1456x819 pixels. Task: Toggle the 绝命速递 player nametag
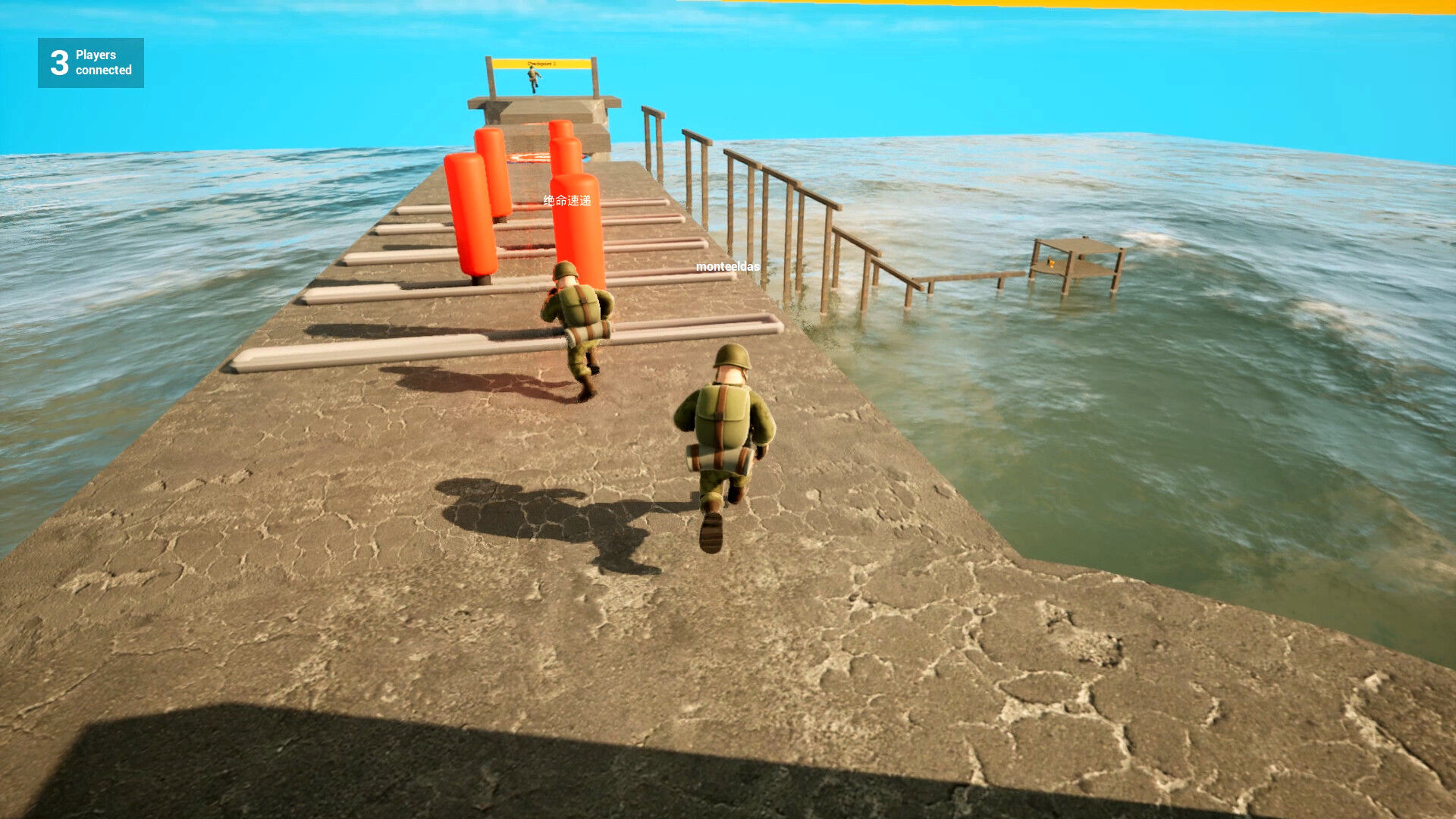566,202
